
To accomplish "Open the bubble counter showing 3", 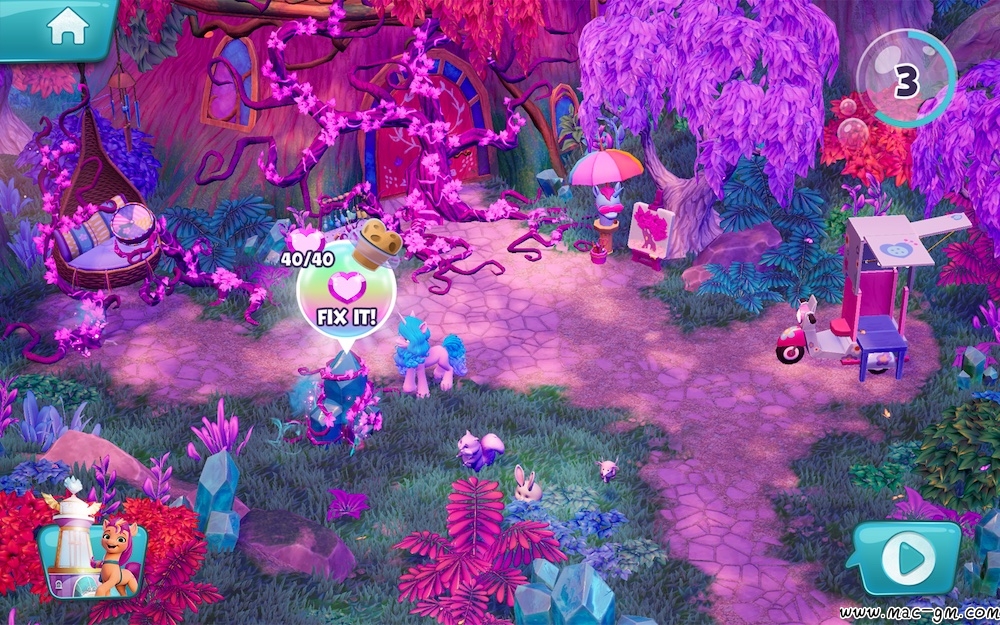I will 905,80.
